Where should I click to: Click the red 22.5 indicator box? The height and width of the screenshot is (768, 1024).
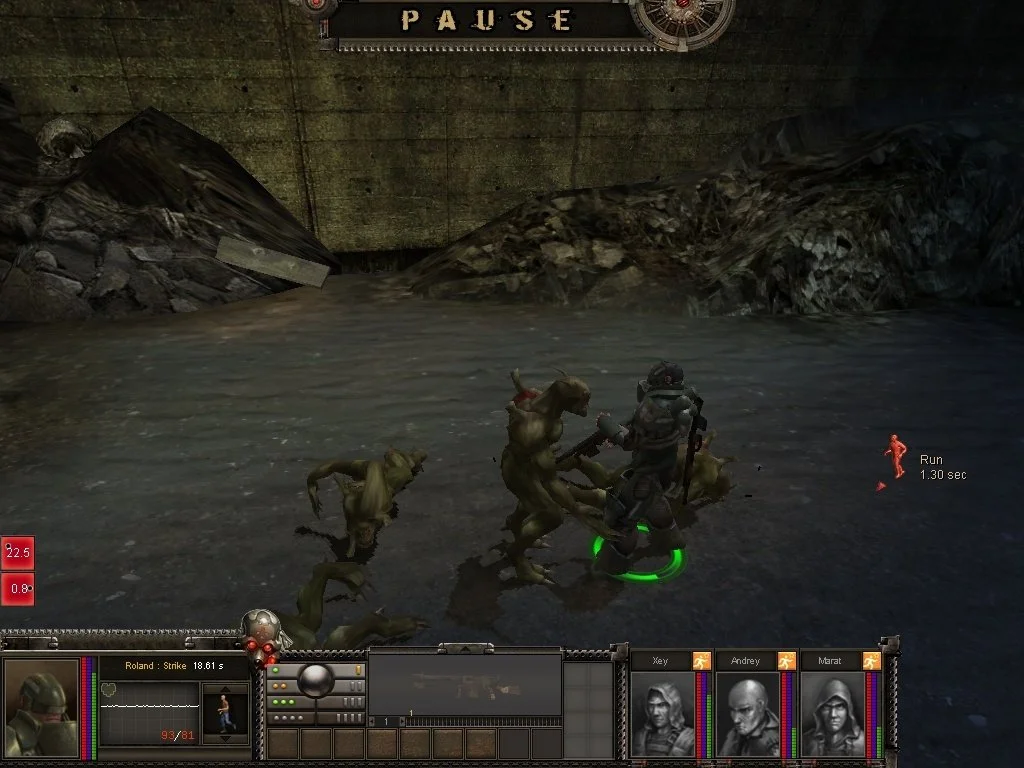[x=17, y=552]
